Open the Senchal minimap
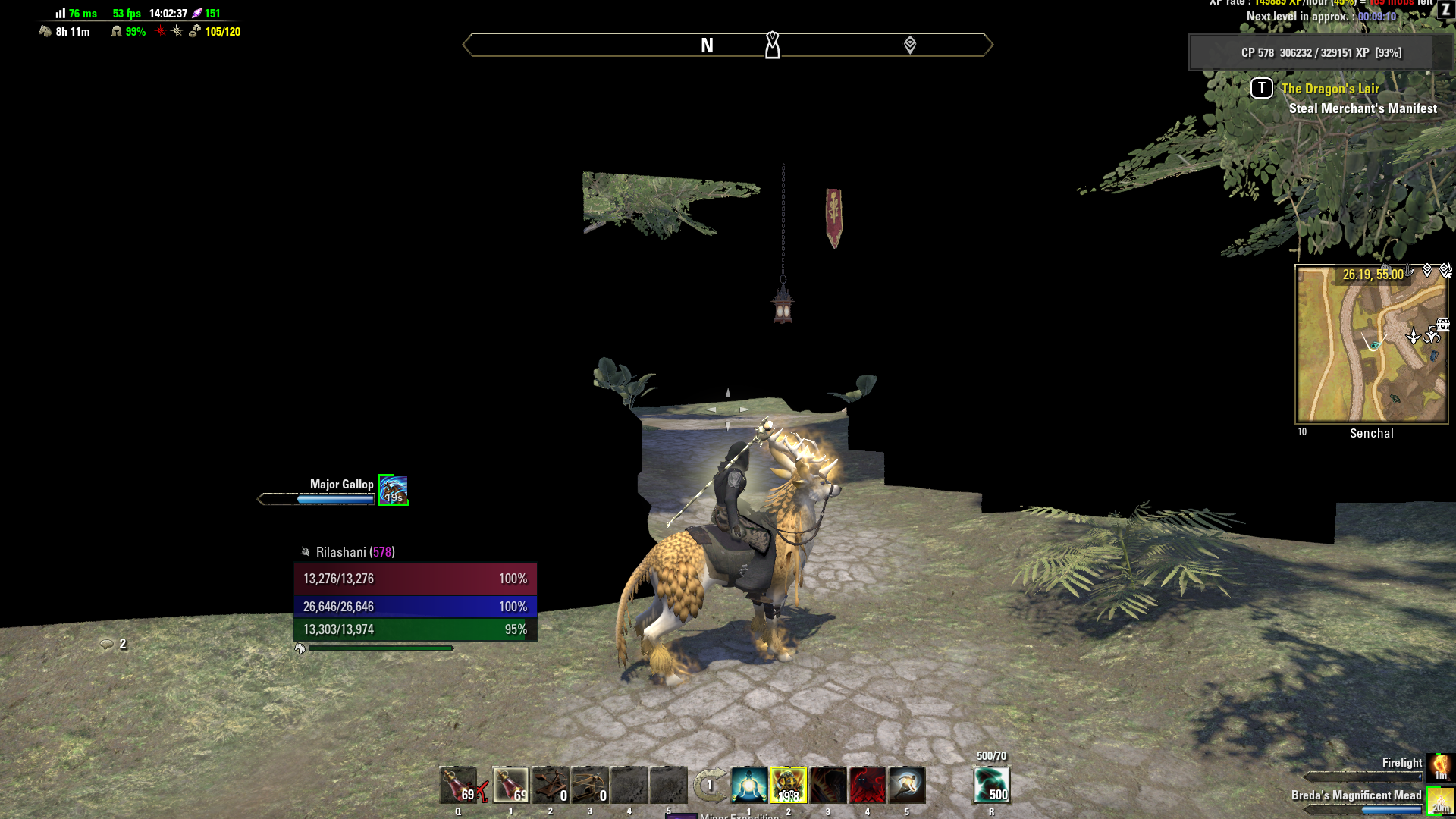The height and width of the screenshot is (819, 1456). tap(1371, 345)
